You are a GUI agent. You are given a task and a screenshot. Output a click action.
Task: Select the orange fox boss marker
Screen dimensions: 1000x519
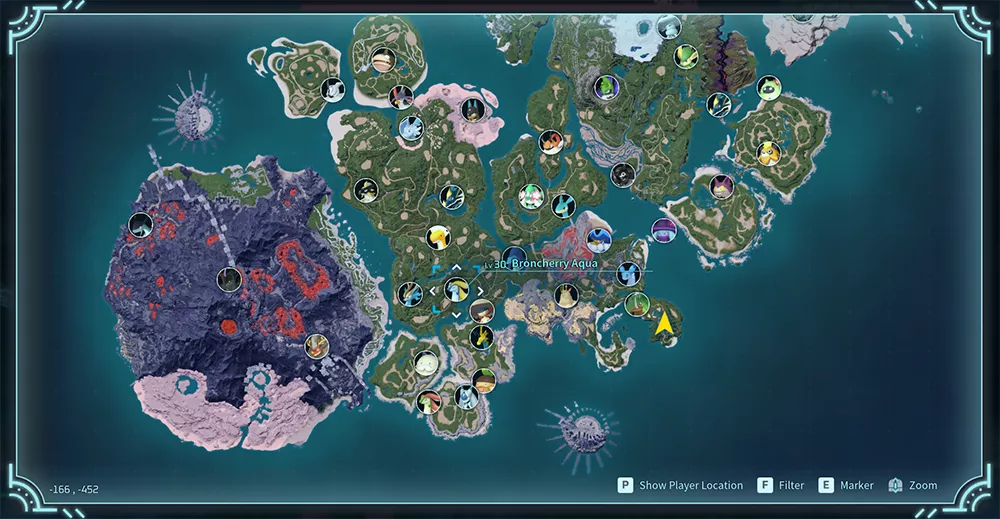pos(551,141)
